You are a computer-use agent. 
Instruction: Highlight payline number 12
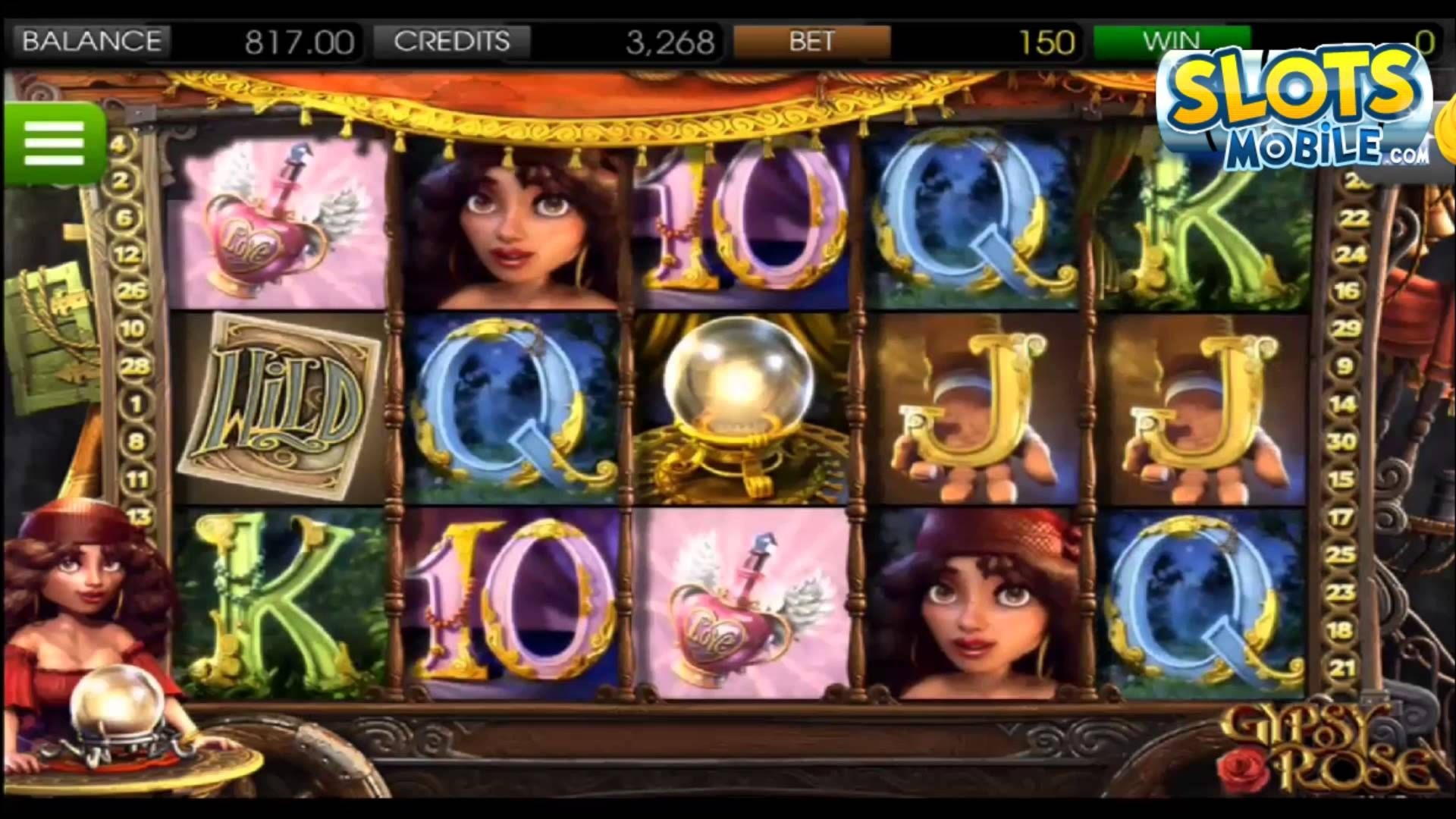[127, 254]
